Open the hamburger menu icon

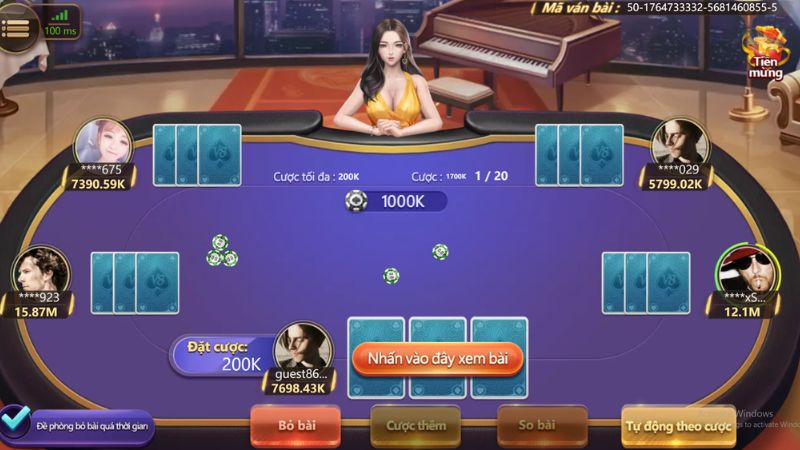[x=15, y=28]
